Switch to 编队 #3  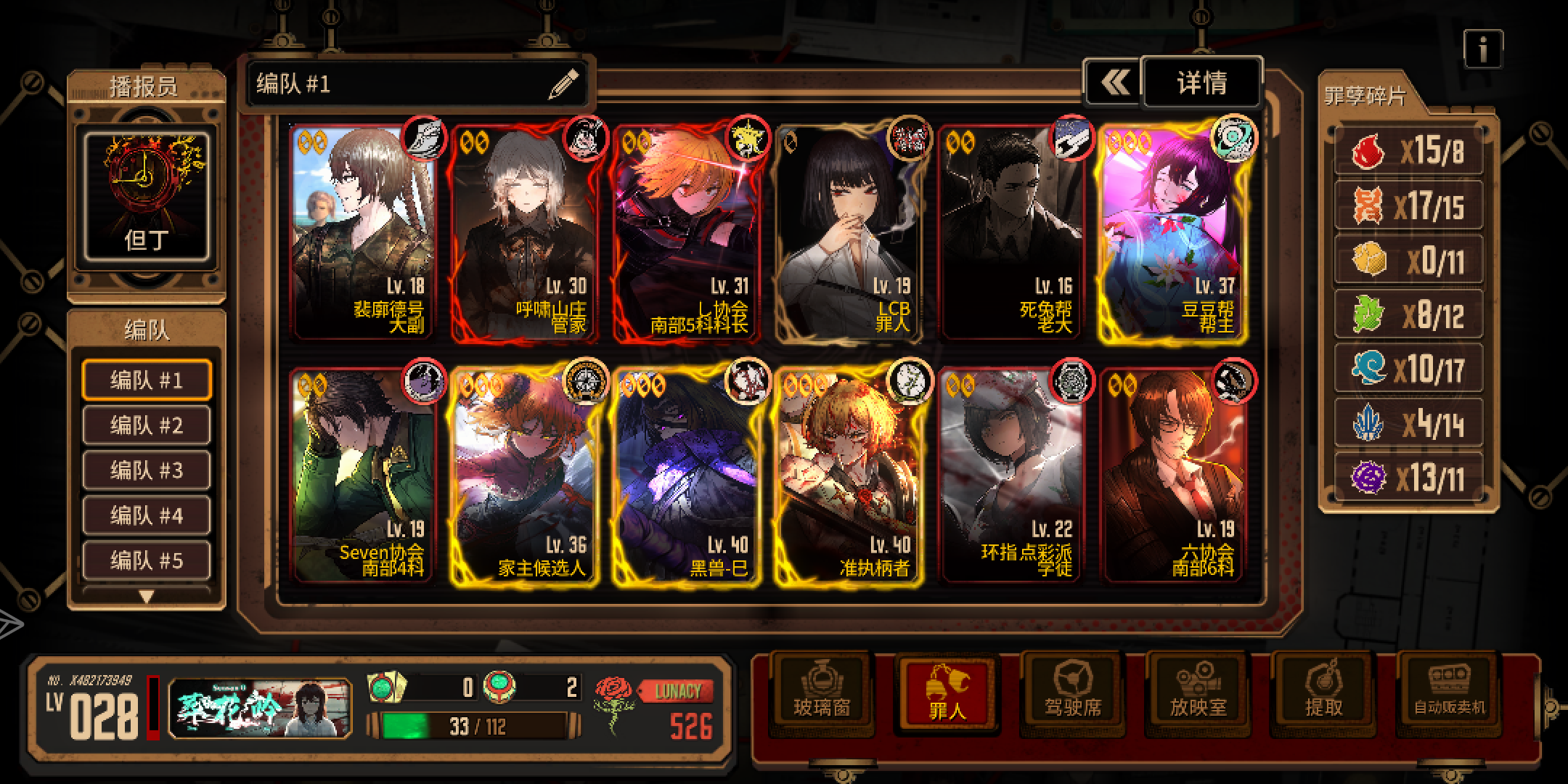[x=147, y=470]
